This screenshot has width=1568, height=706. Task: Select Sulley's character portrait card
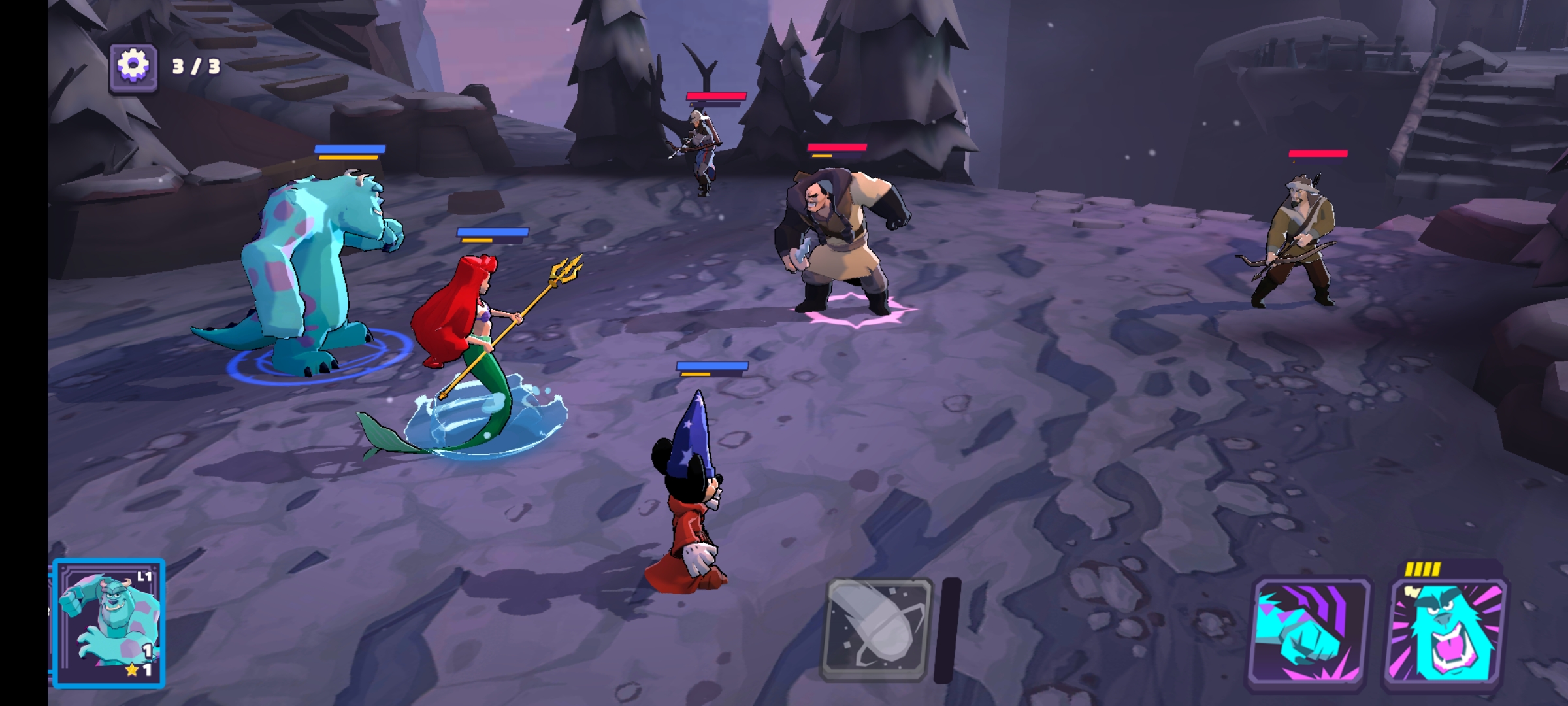[x=109, y=623]
